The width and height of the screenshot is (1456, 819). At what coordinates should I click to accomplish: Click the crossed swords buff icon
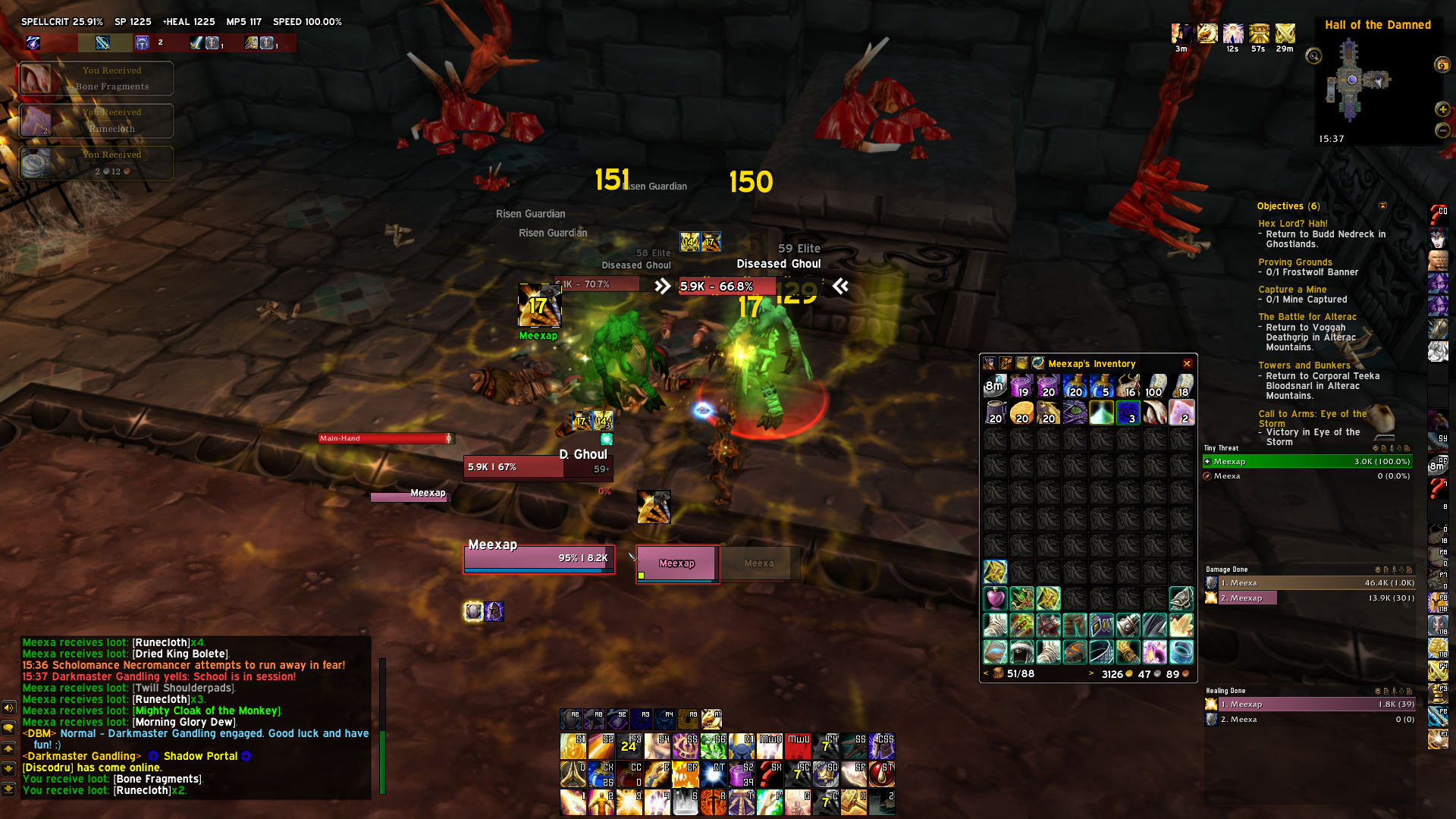point(1285,33)
